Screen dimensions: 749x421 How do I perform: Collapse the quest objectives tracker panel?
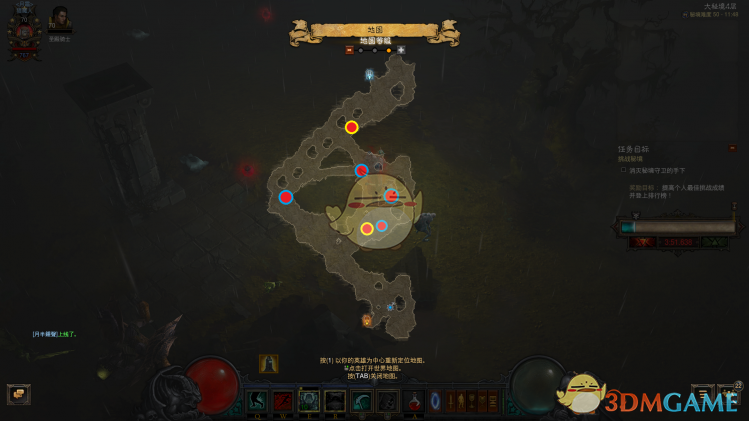[x=732, y=148]
